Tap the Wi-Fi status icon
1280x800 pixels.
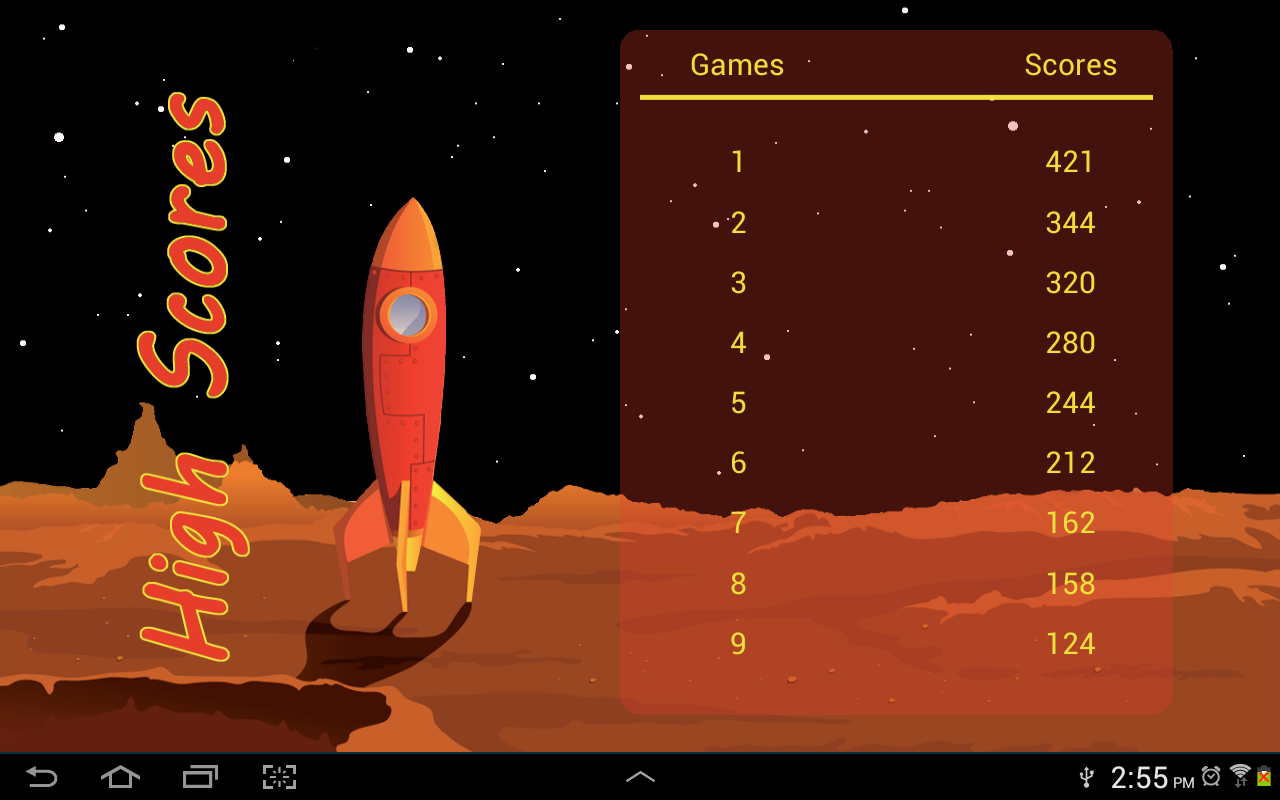(x=1240, y=777)
